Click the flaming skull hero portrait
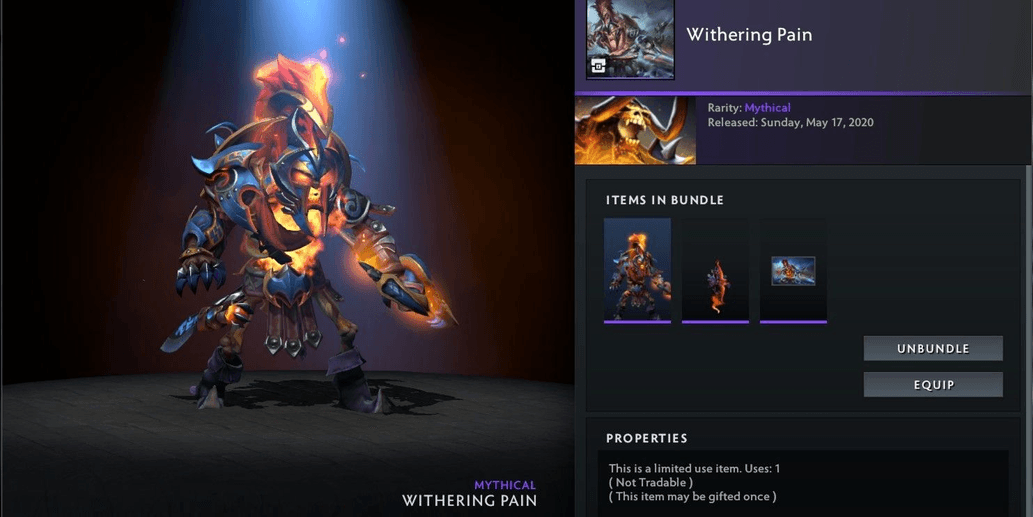Screen dimensions: 1033x517 click(x=635, y=130)
